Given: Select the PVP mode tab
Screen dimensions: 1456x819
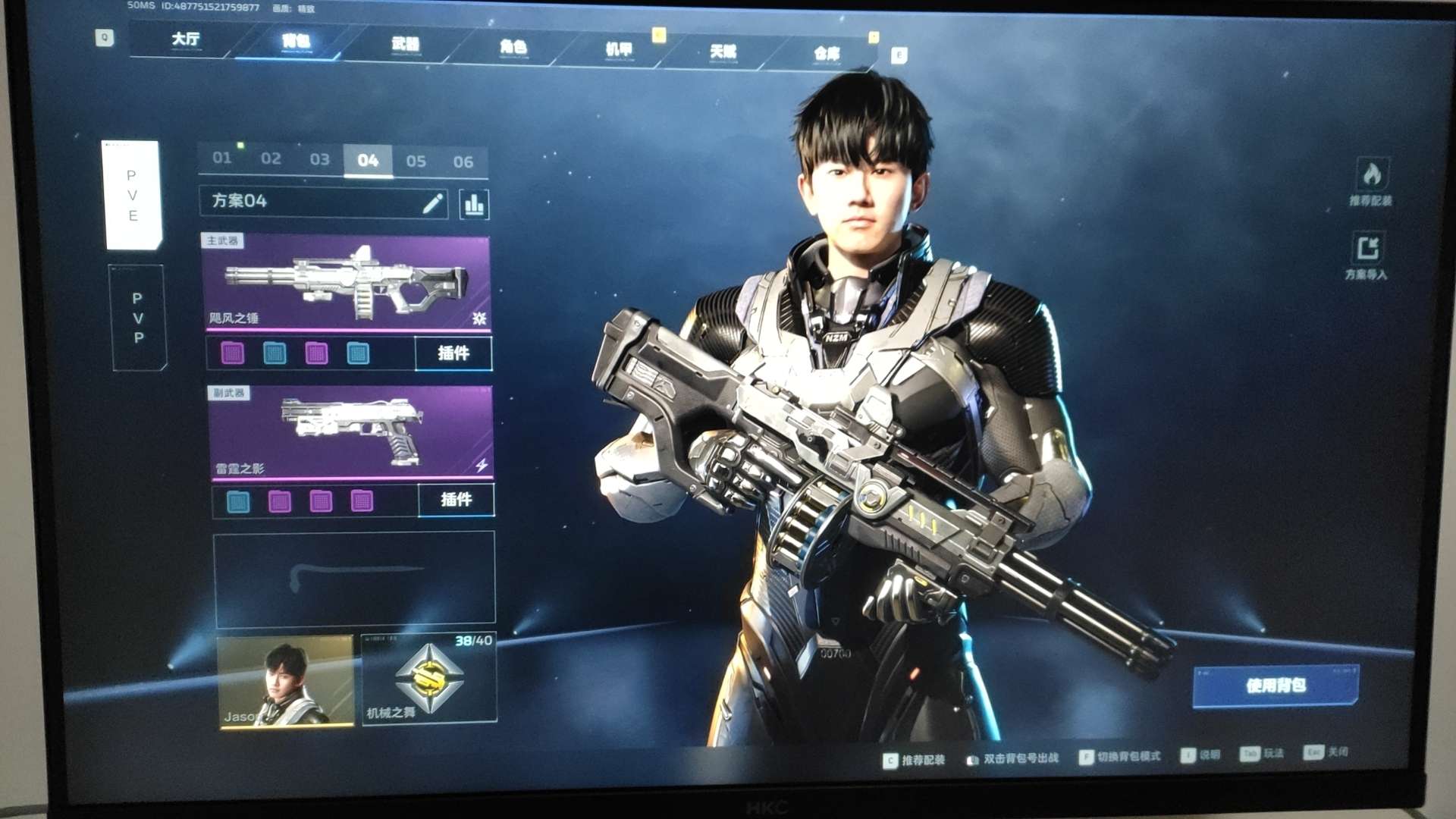Looking at the screenshot, I should coord(138,318).
